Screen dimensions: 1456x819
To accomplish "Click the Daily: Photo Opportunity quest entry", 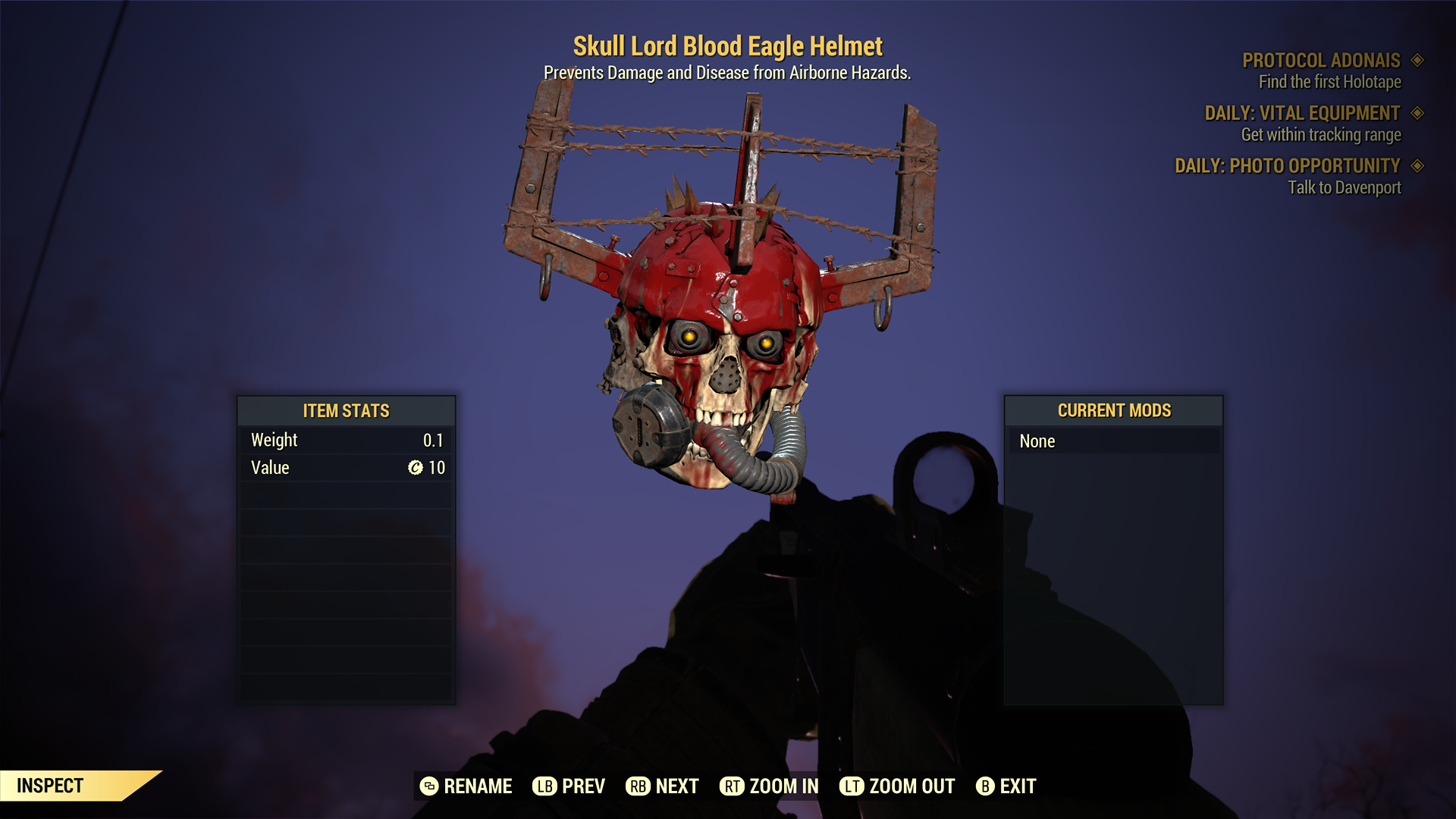I will pyautogui.click(x=1287, y=166).
